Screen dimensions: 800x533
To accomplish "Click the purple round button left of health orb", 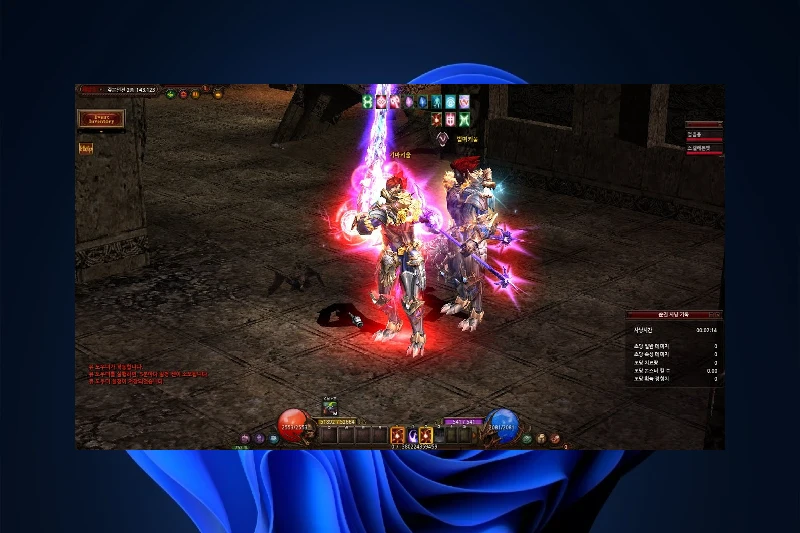I will 258,438.
